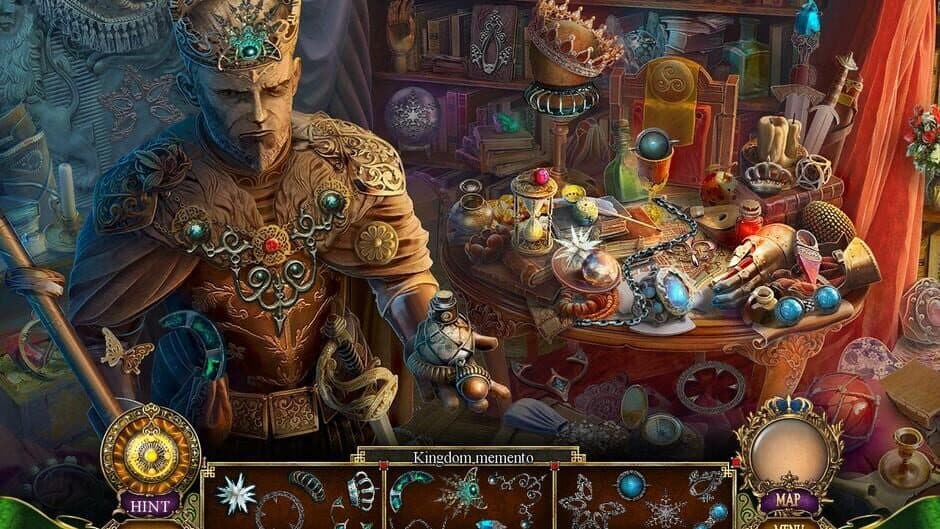Image resolution: width=940 pixels, height=529 pixels.
Task: Select the round blue gem piece
Action: [630, 486]
